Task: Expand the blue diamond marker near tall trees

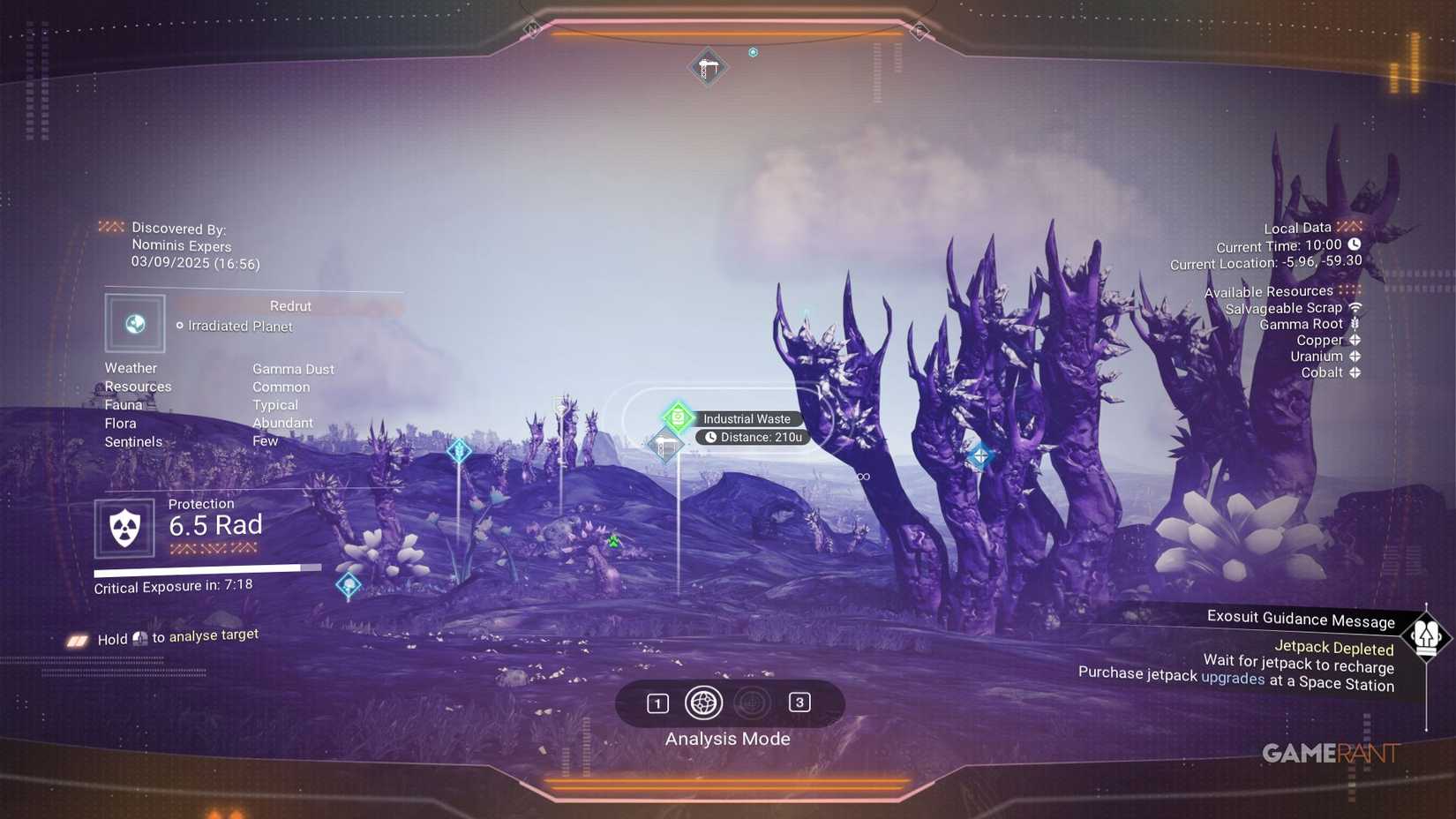Action: [979, 455]
